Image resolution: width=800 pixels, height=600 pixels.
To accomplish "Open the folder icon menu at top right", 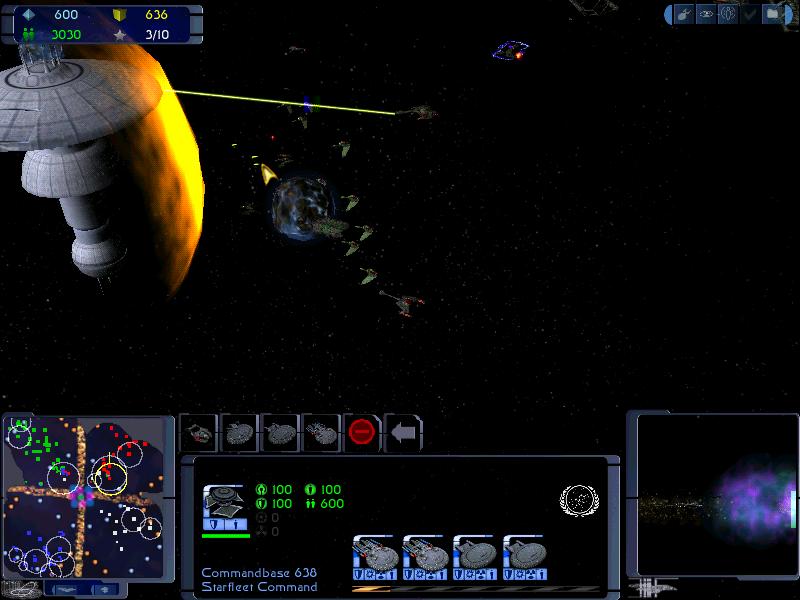I will coord(774,14).
